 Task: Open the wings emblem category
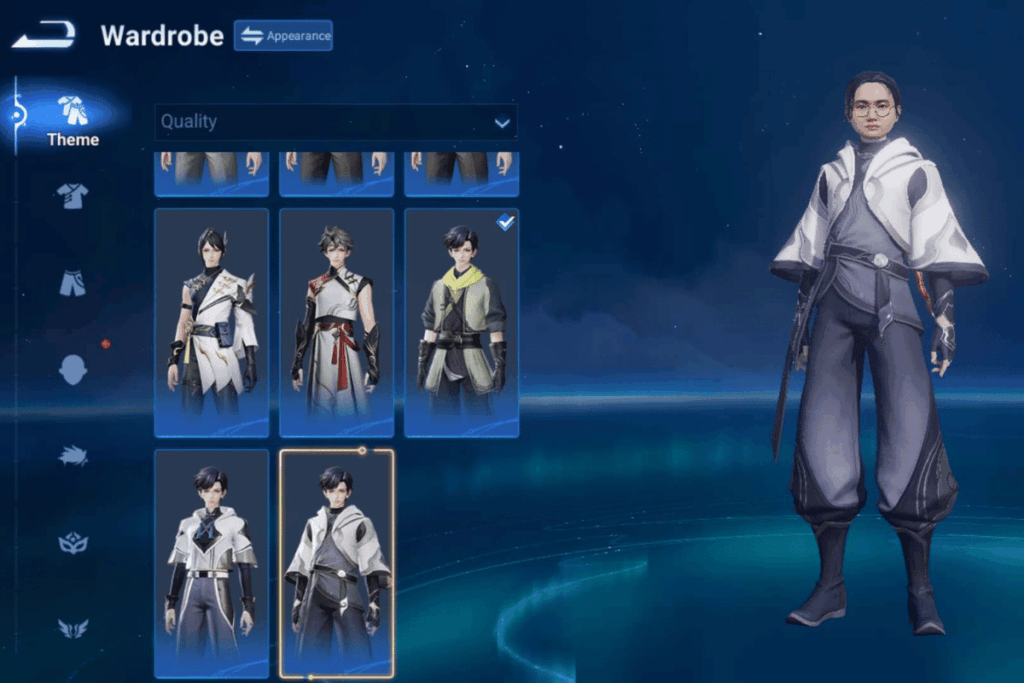click(x=72, y=628)
